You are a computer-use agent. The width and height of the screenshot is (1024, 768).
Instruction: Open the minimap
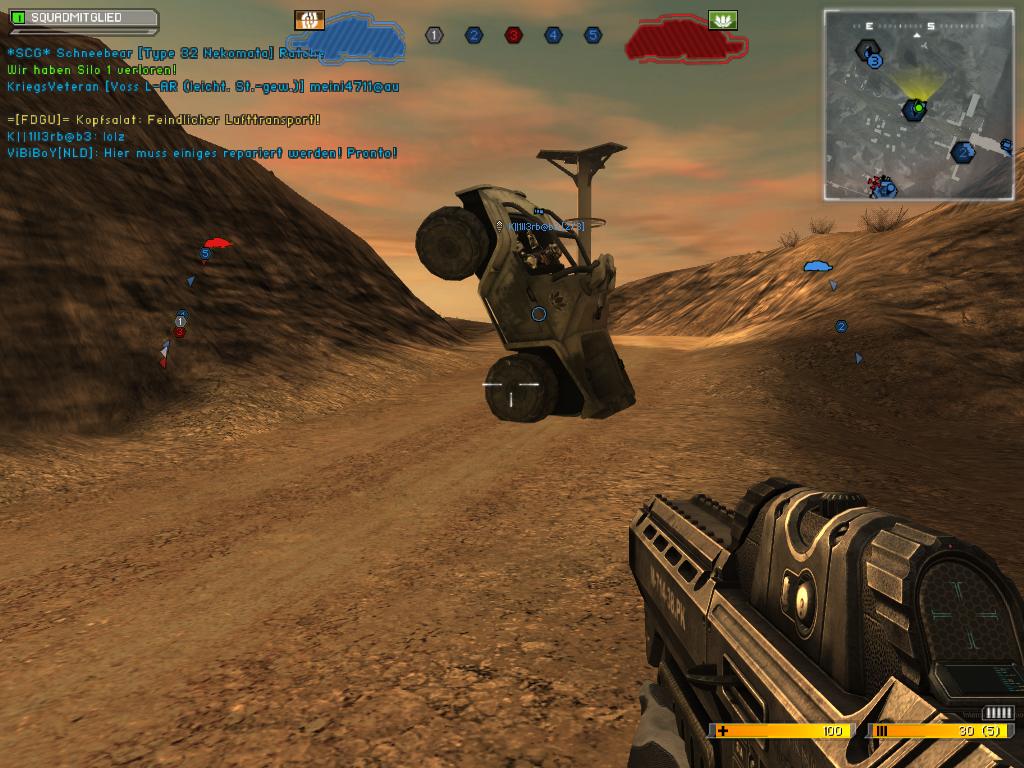click(x=918, y=104)
